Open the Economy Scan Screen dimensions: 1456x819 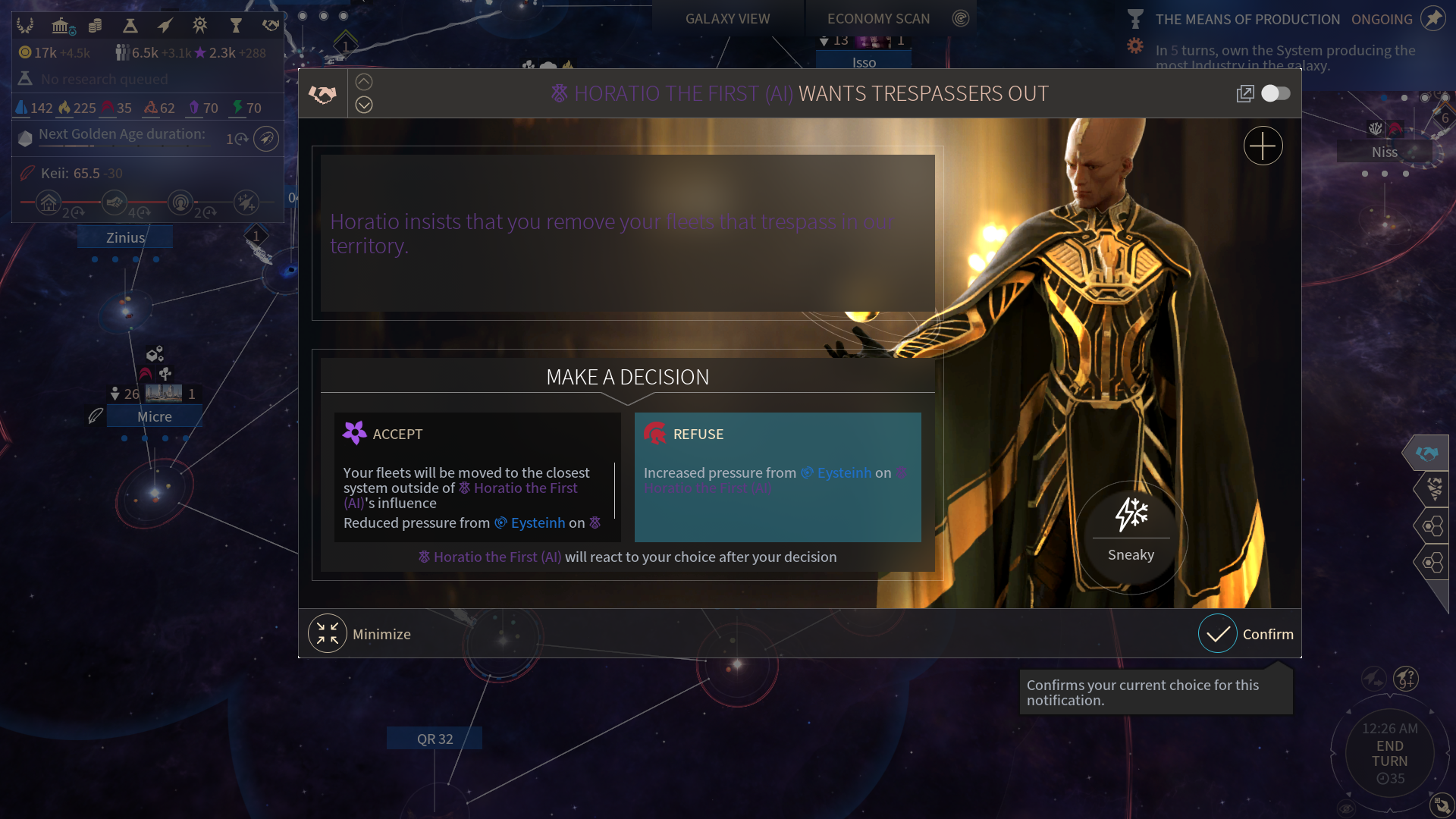tap(878, 19)
